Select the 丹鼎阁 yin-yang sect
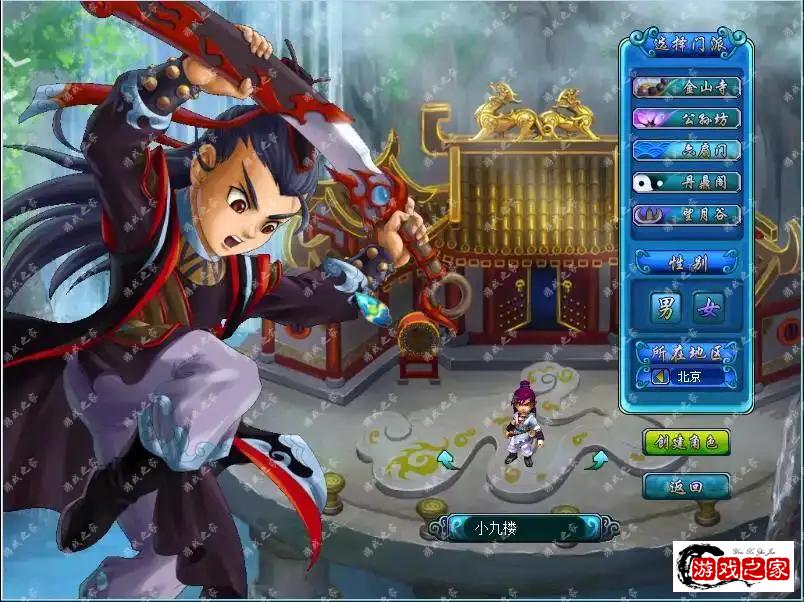Viewport: 804px width, 602px height. [x=686, y=183]
